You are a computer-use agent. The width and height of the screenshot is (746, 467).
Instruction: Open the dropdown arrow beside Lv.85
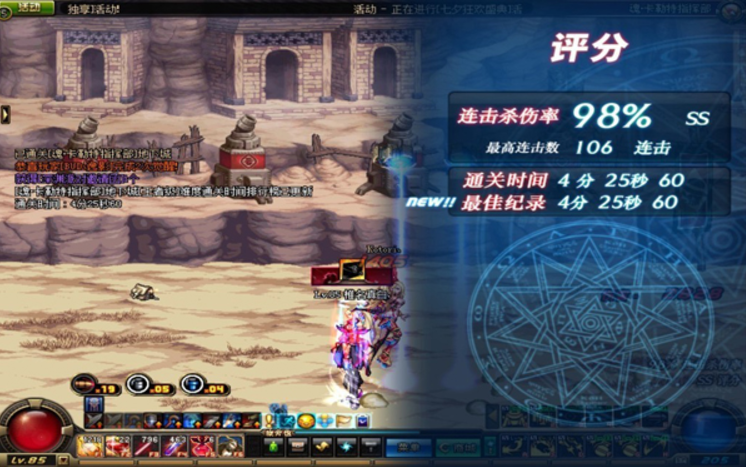(64, 459)
